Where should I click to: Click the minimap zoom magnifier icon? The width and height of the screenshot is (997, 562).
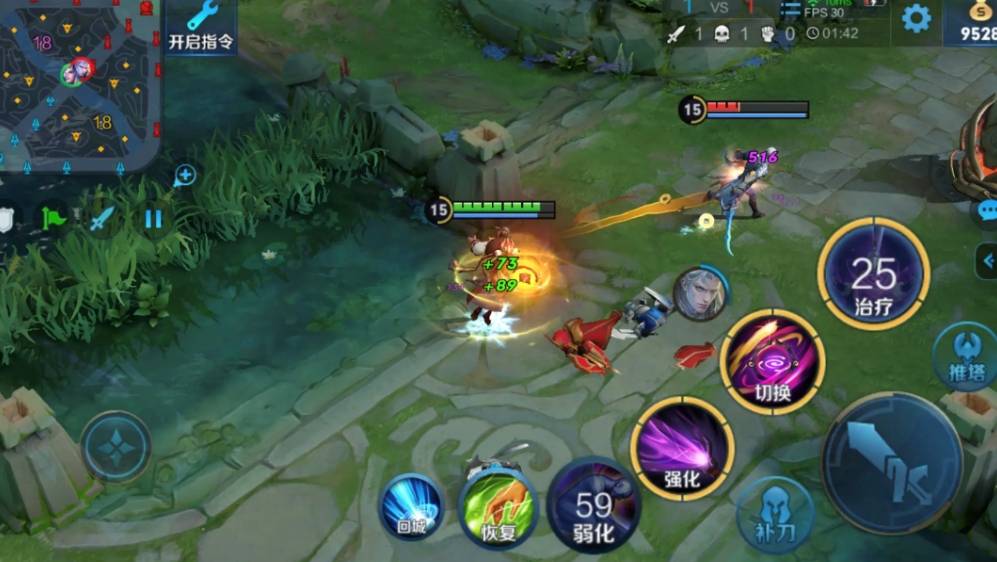pos(185,177)
